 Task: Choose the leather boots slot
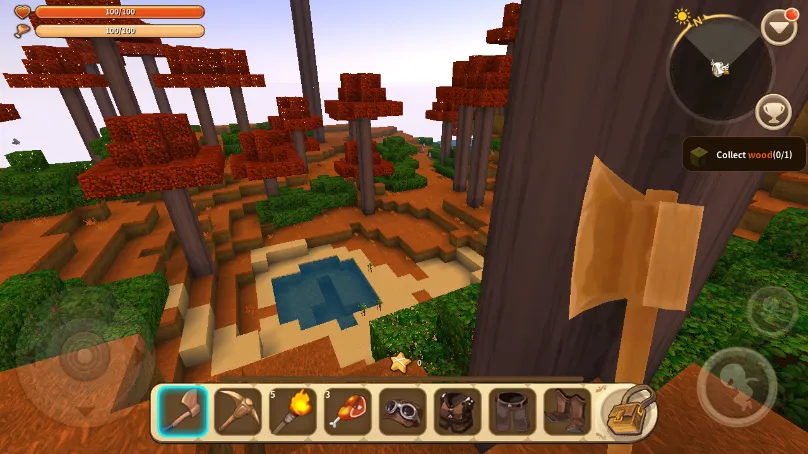(x=566, y=411)
